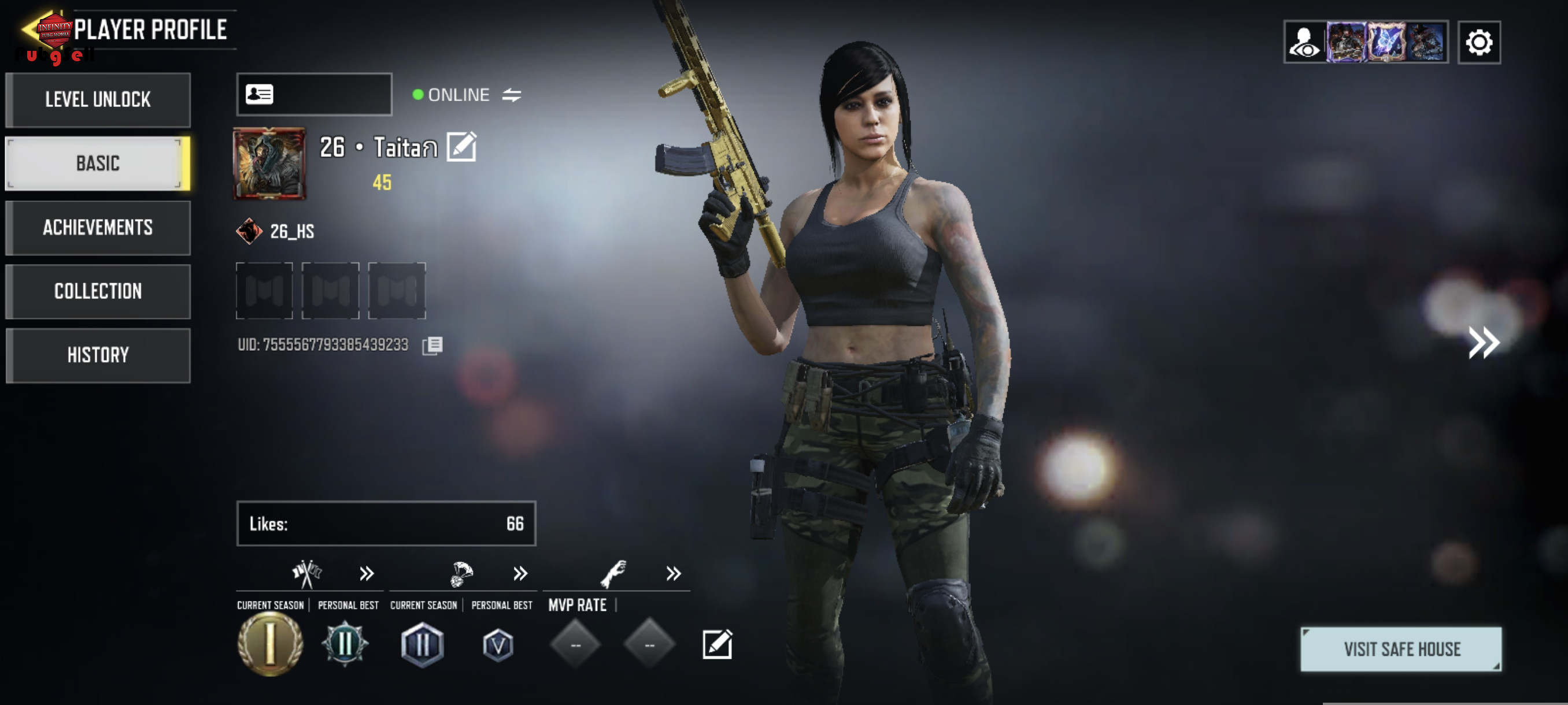Open the Level Unlock tab

coord(97,100)
